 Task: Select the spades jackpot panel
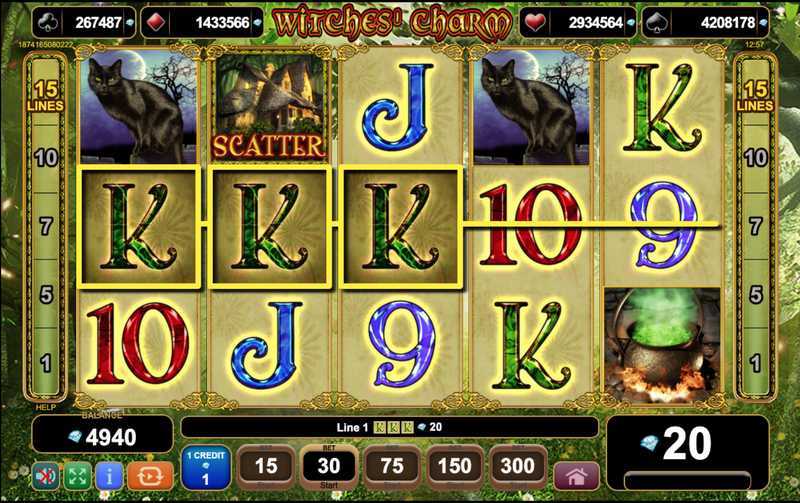[x=716, y=22]
